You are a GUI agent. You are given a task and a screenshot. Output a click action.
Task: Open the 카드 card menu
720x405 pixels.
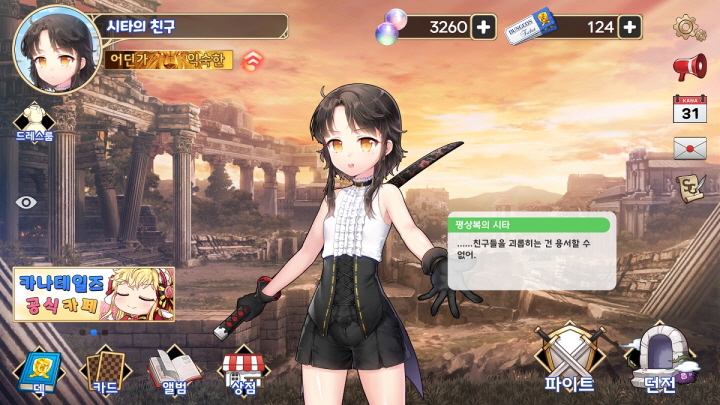click(x=105, y=371)
